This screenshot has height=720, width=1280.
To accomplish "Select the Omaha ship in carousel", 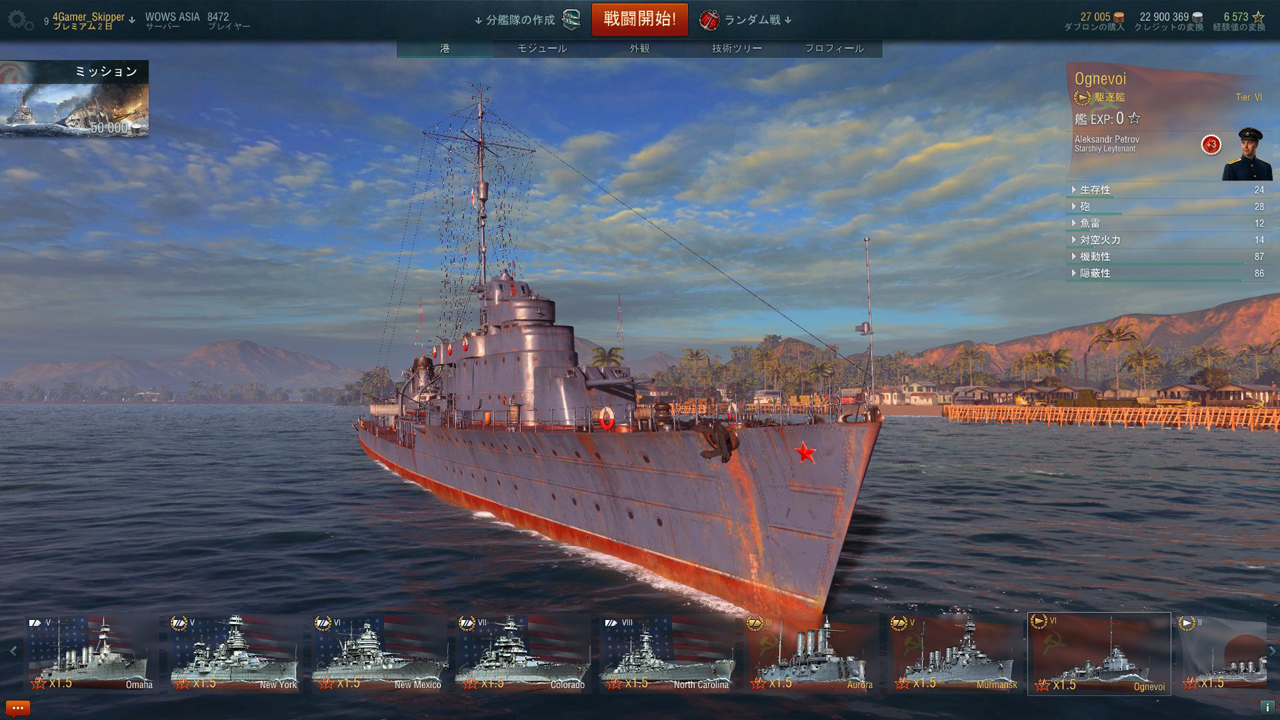I will click(x=90, y=652).
